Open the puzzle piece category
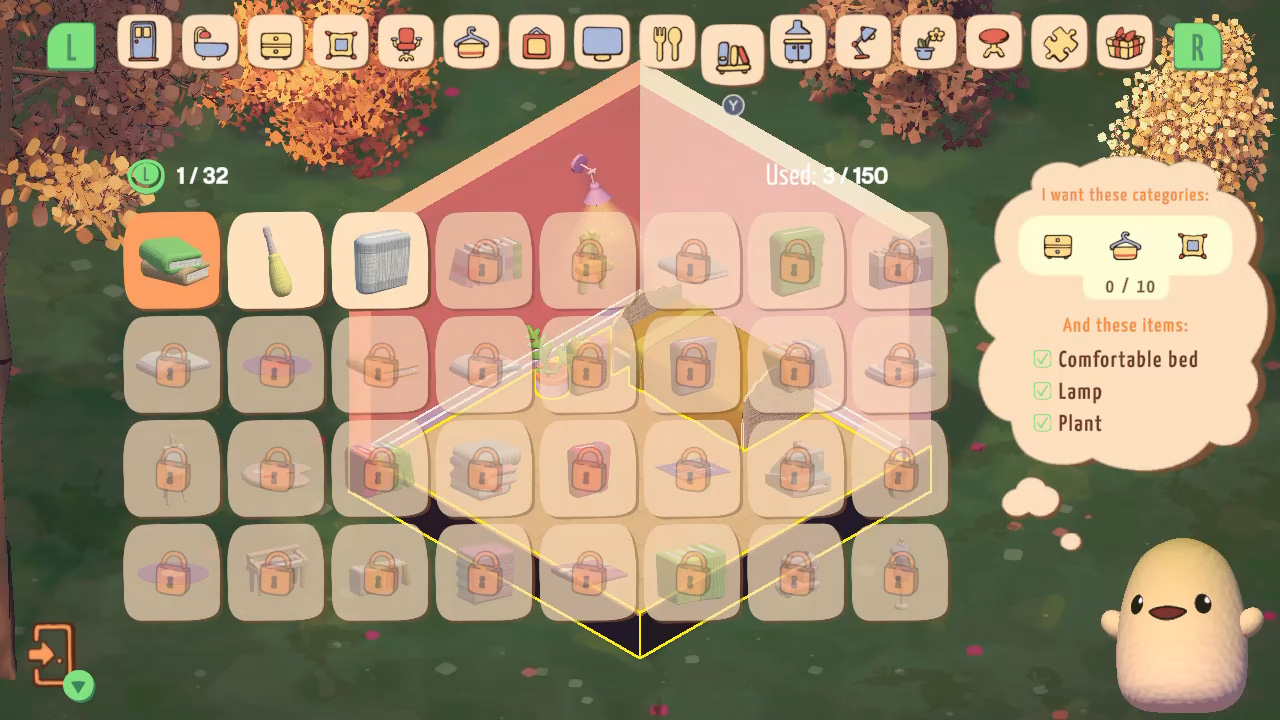Image resolution: width=1280 pixels, height=720 pixels. (x=1058, y=44)
